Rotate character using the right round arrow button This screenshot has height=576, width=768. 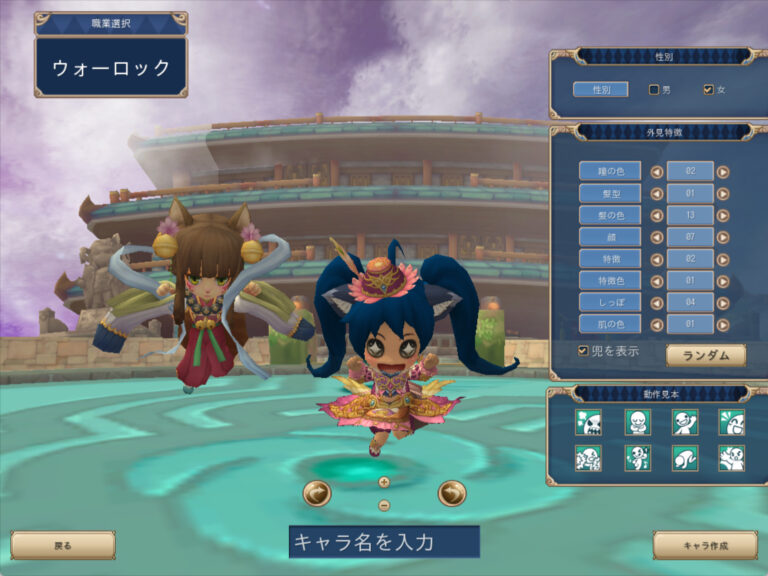pyautogui.click(x=452, y=493)
